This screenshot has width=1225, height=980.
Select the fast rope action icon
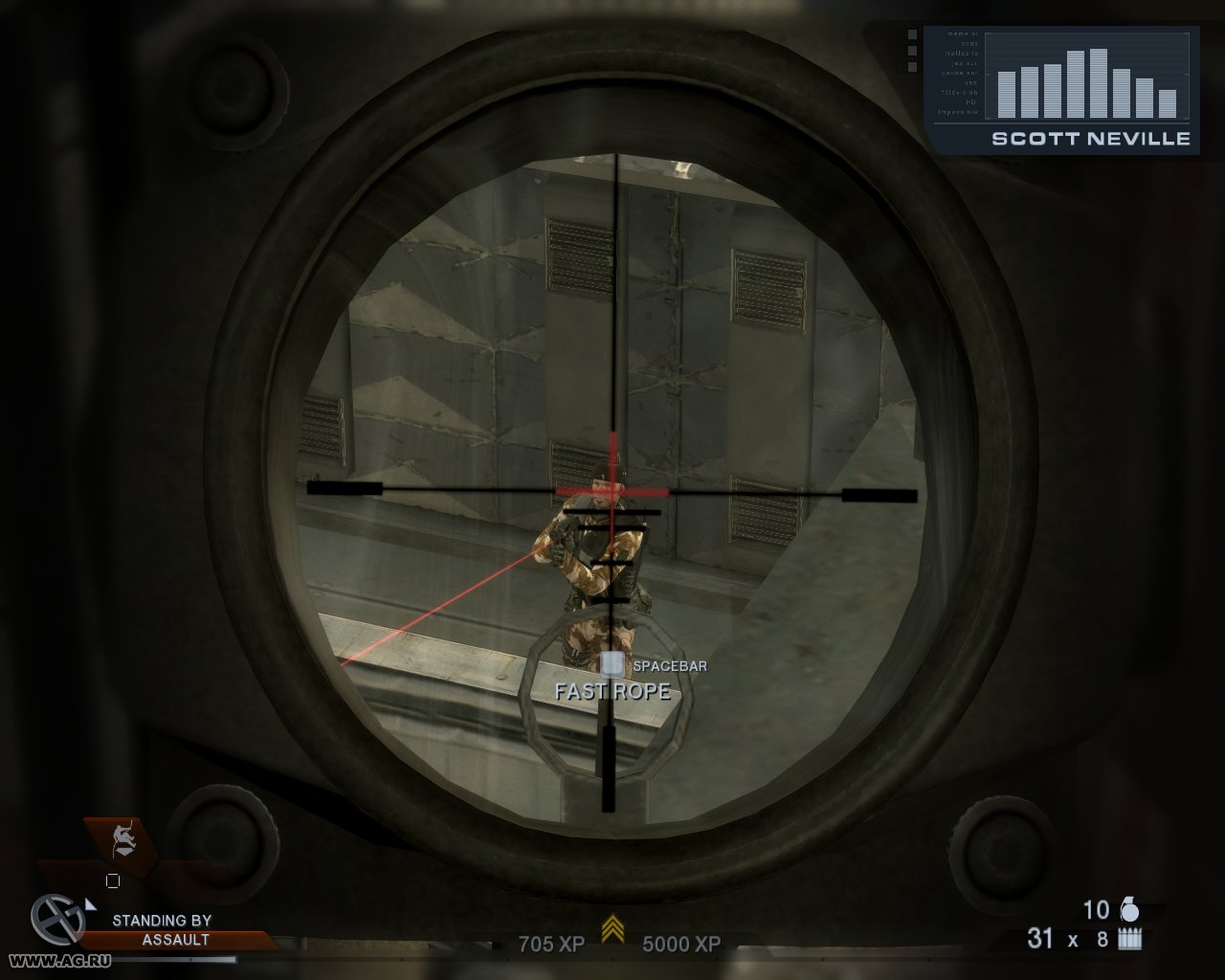(122, 840)
